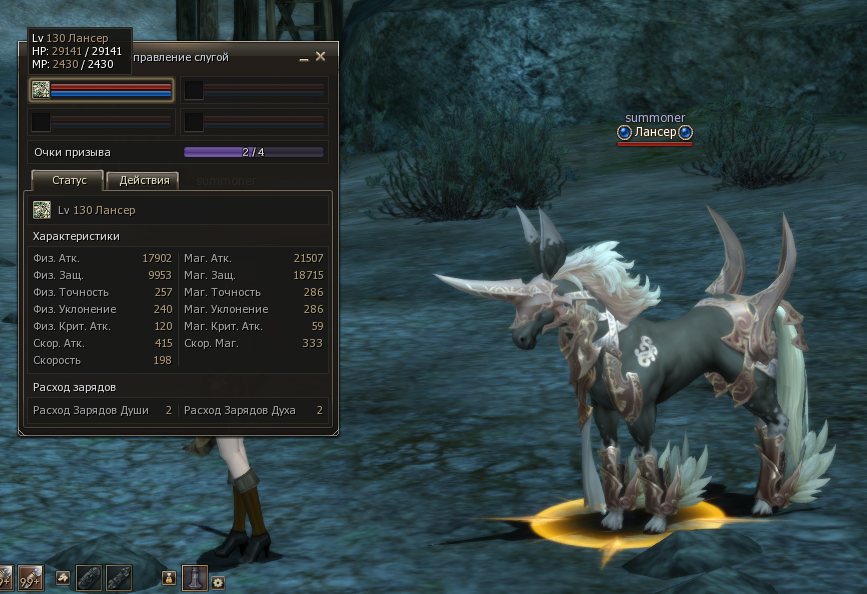Close the servitor management window

[320, 58]
